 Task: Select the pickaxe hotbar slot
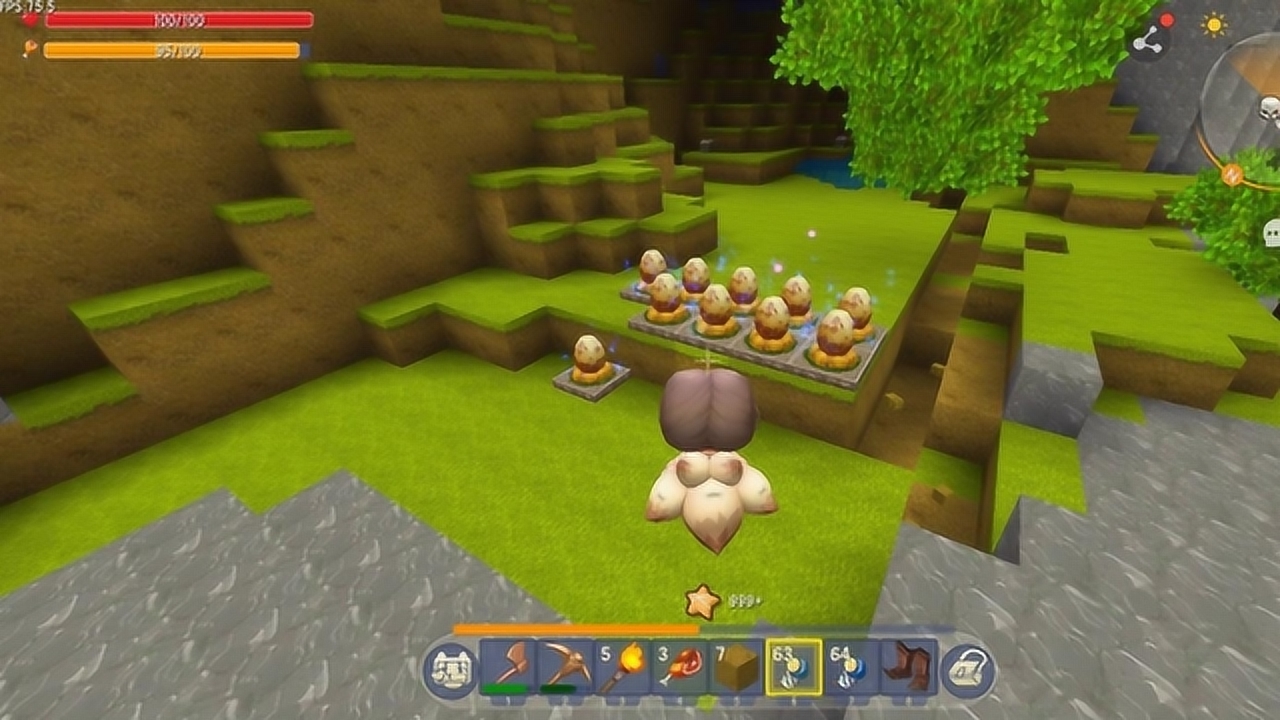pos(564,667)
